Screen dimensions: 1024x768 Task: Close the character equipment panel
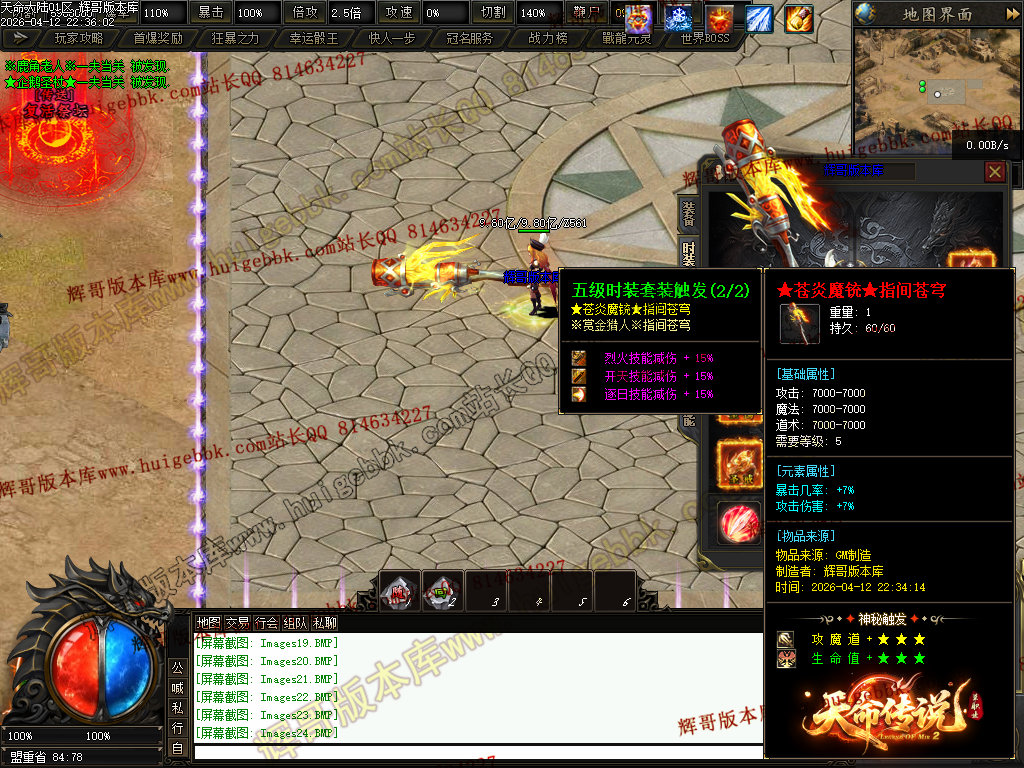(x=995, y=172)
